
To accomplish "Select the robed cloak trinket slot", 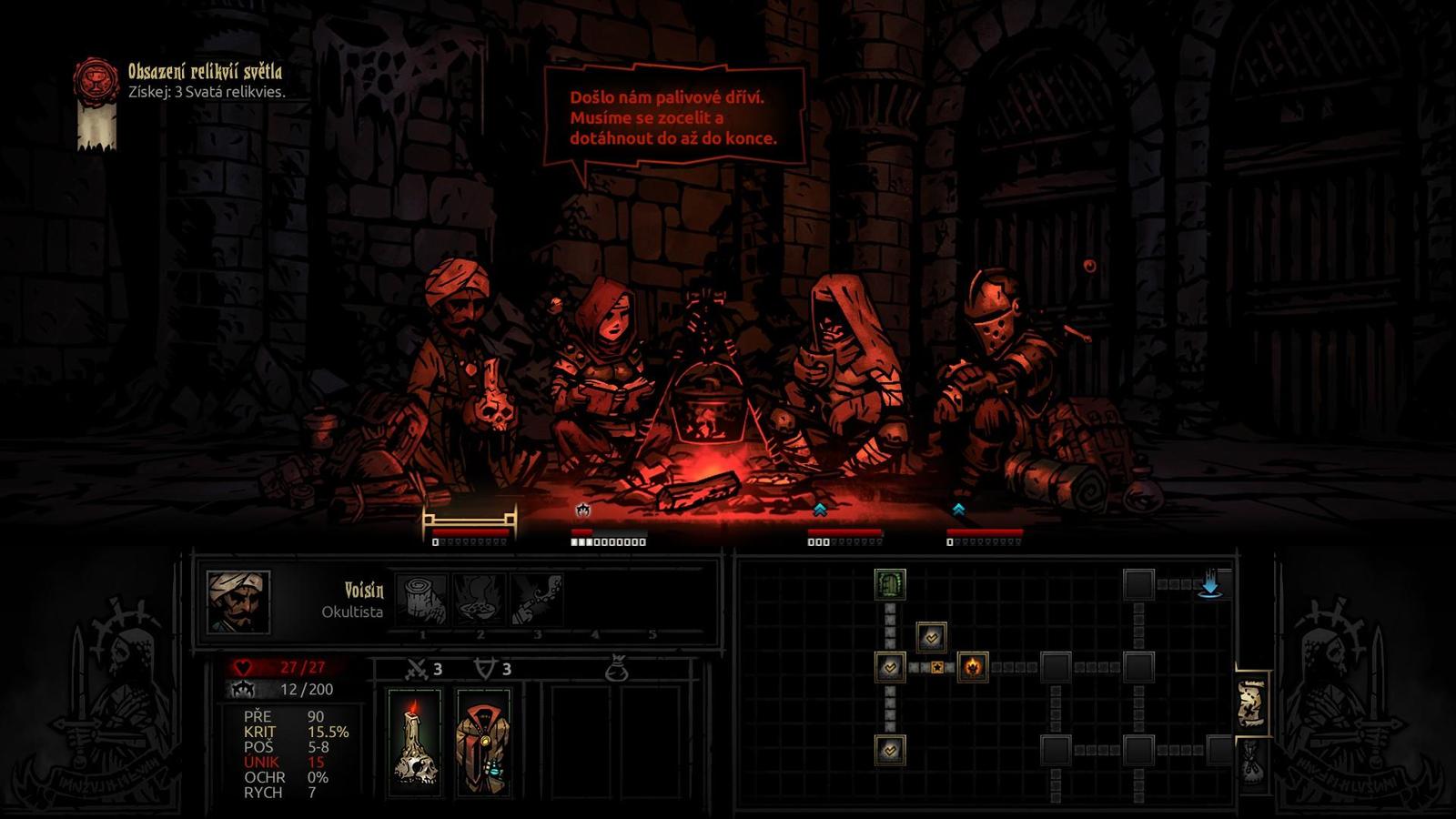I will pyautogui.click(x=483, y=742).
